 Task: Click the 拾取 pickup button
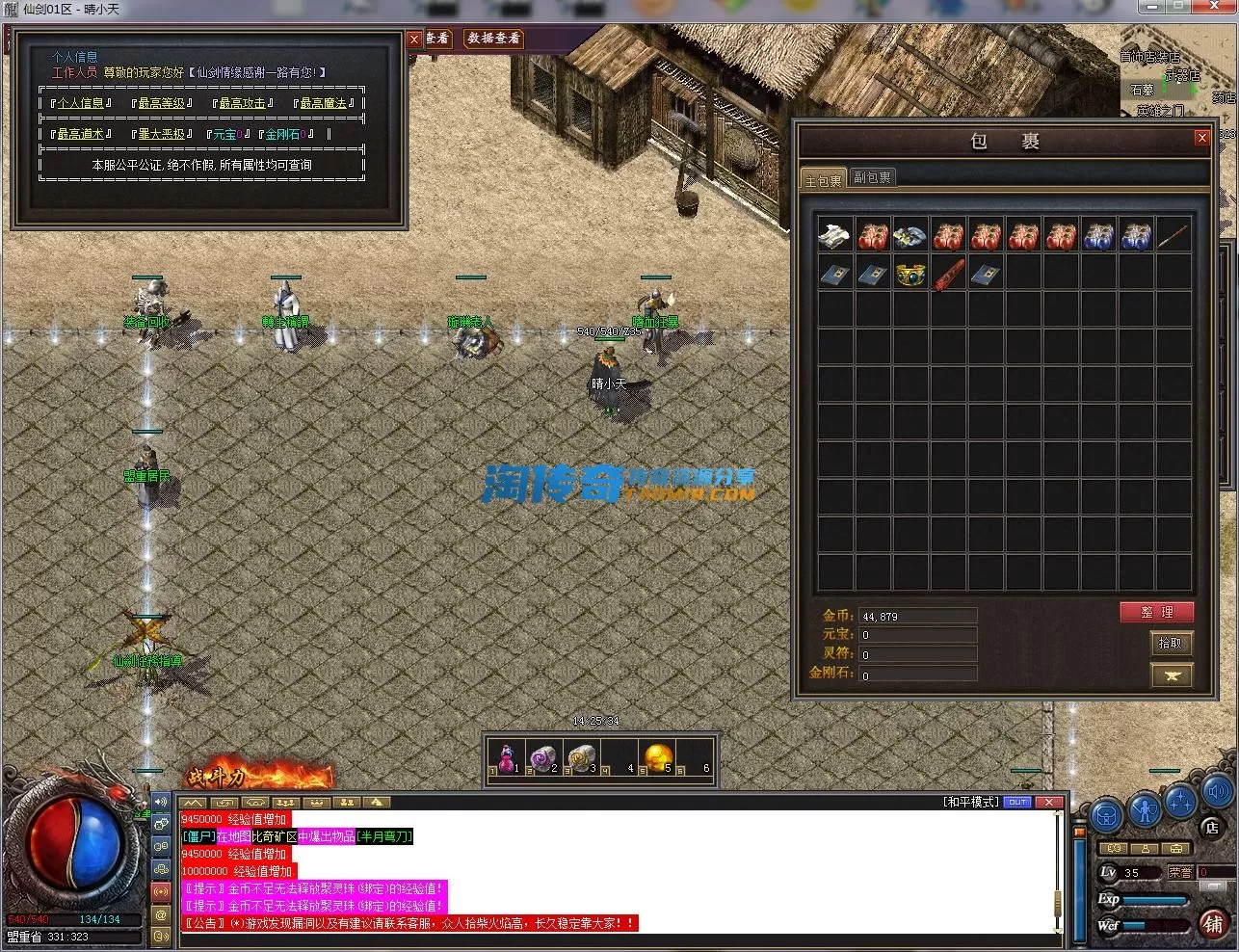[1172, 643]
